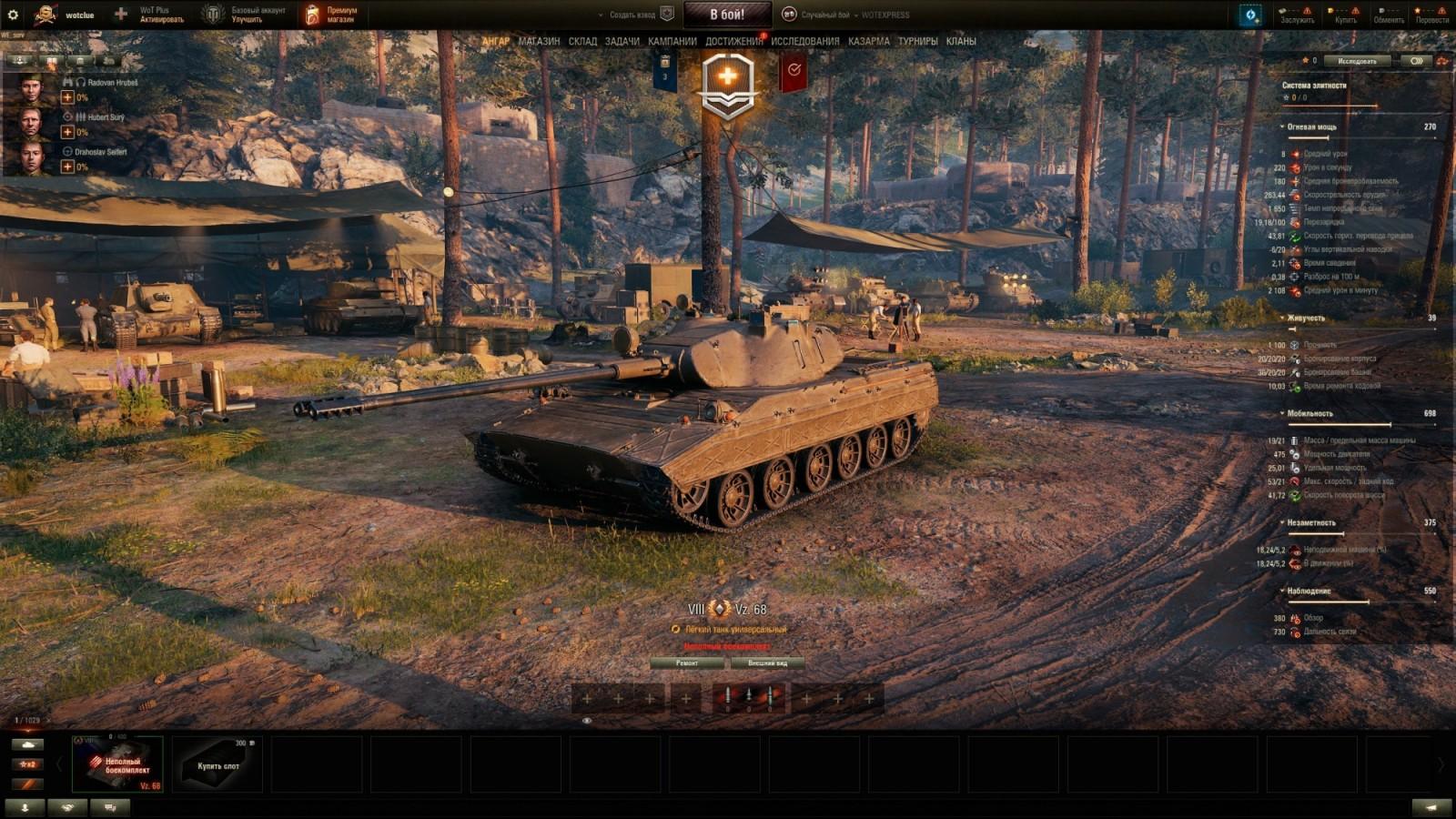Select the Vz. 68 vehicle thumbnail

pyautogui.click(x=118, y=764)
